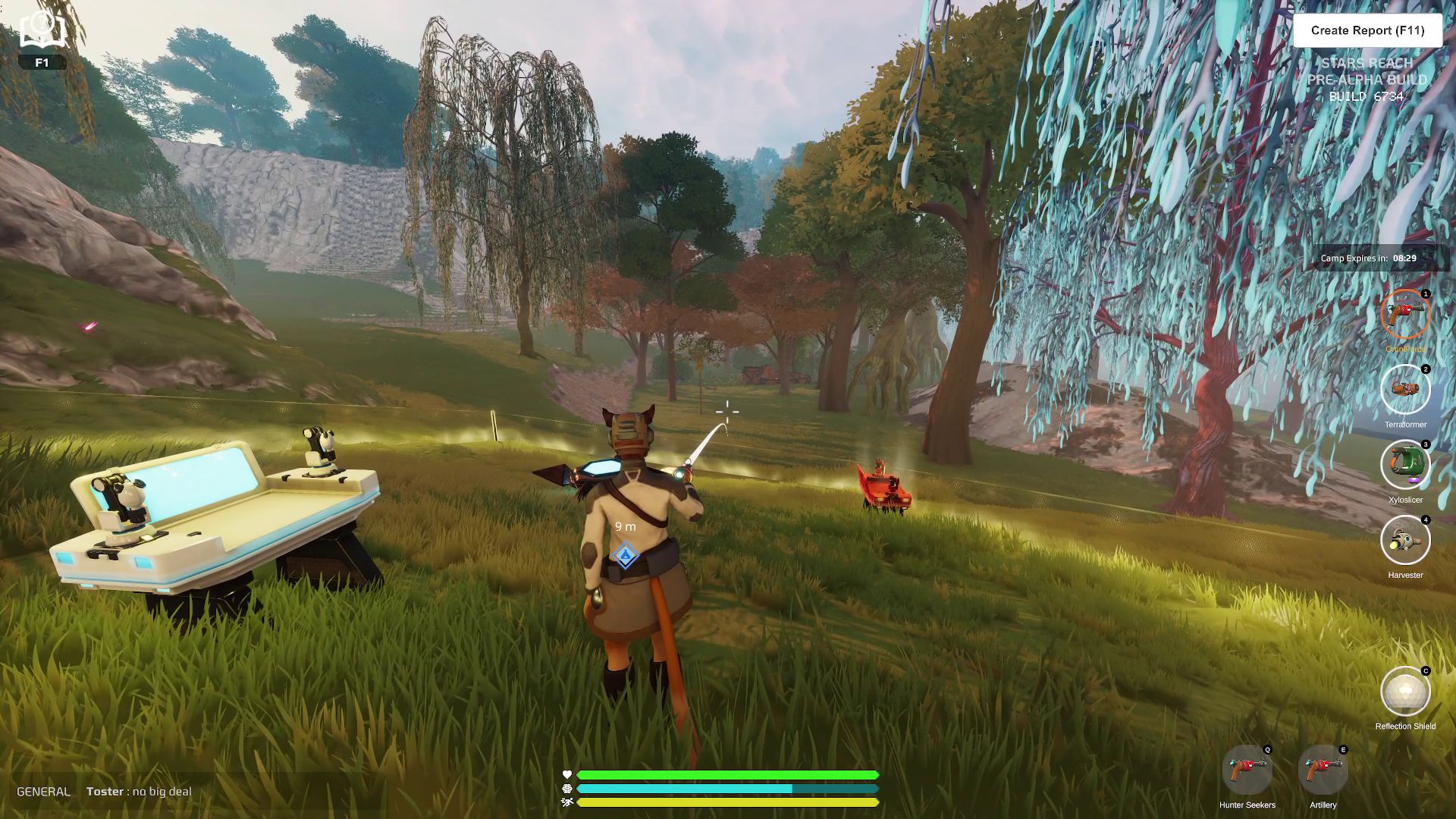Click the Create Report (F11) button
Viewport: 1456px width, 819px height.
(1367, 30)
